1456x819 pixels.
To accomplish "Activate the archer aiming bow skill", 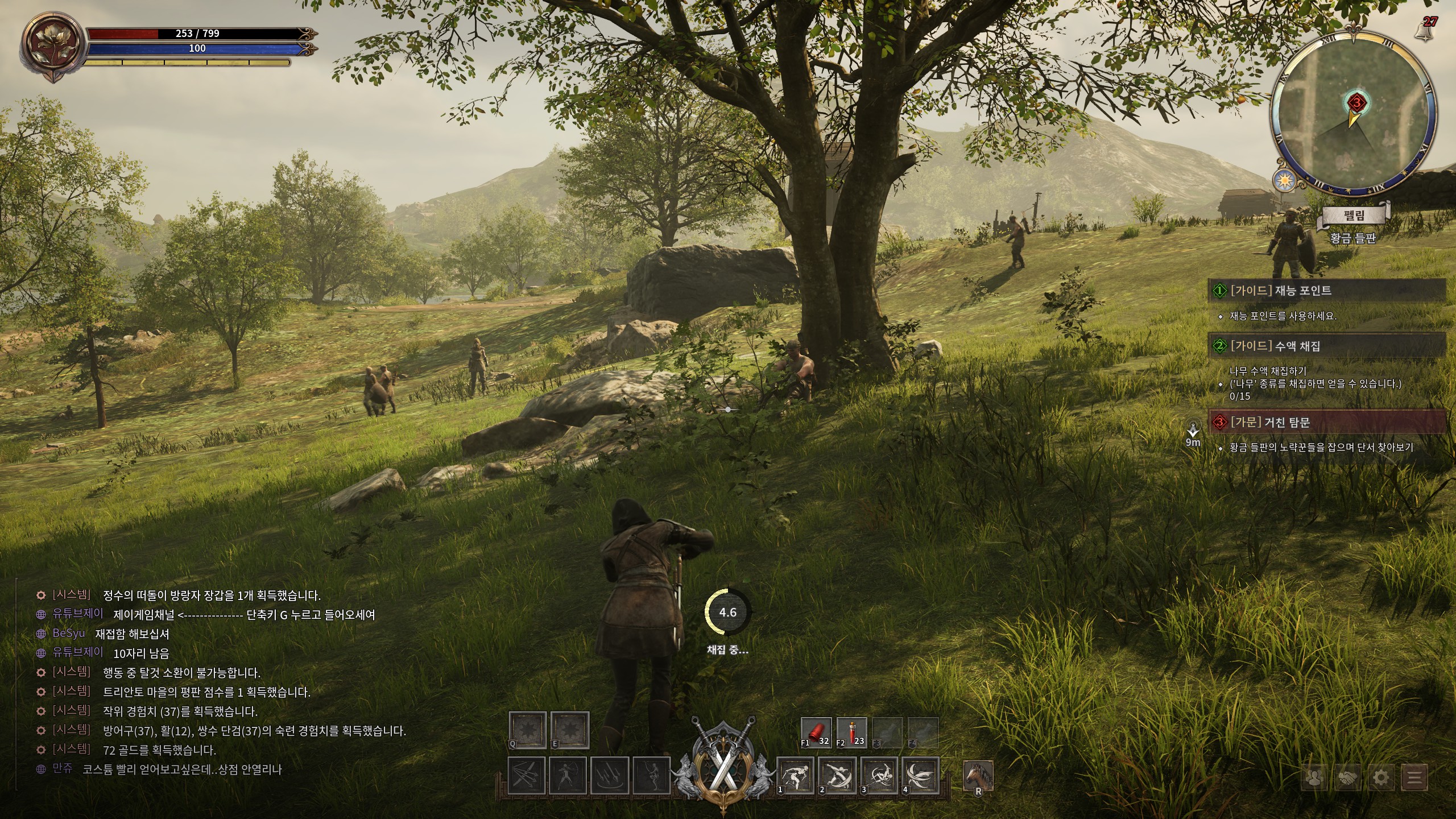I will [569, 776].
